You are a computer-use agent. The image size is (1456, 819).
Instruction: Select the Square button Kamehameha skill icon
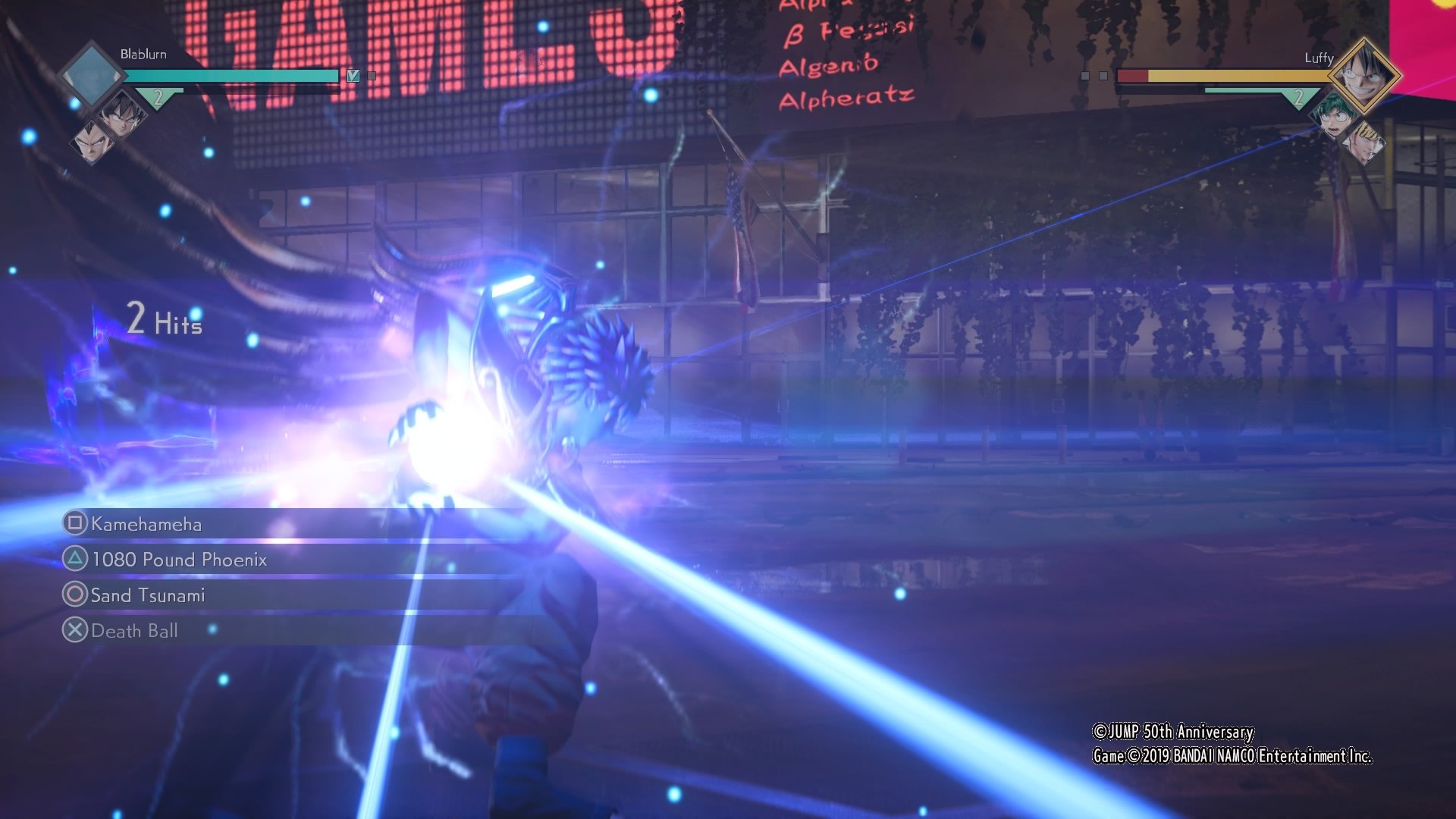pos(75,524)
